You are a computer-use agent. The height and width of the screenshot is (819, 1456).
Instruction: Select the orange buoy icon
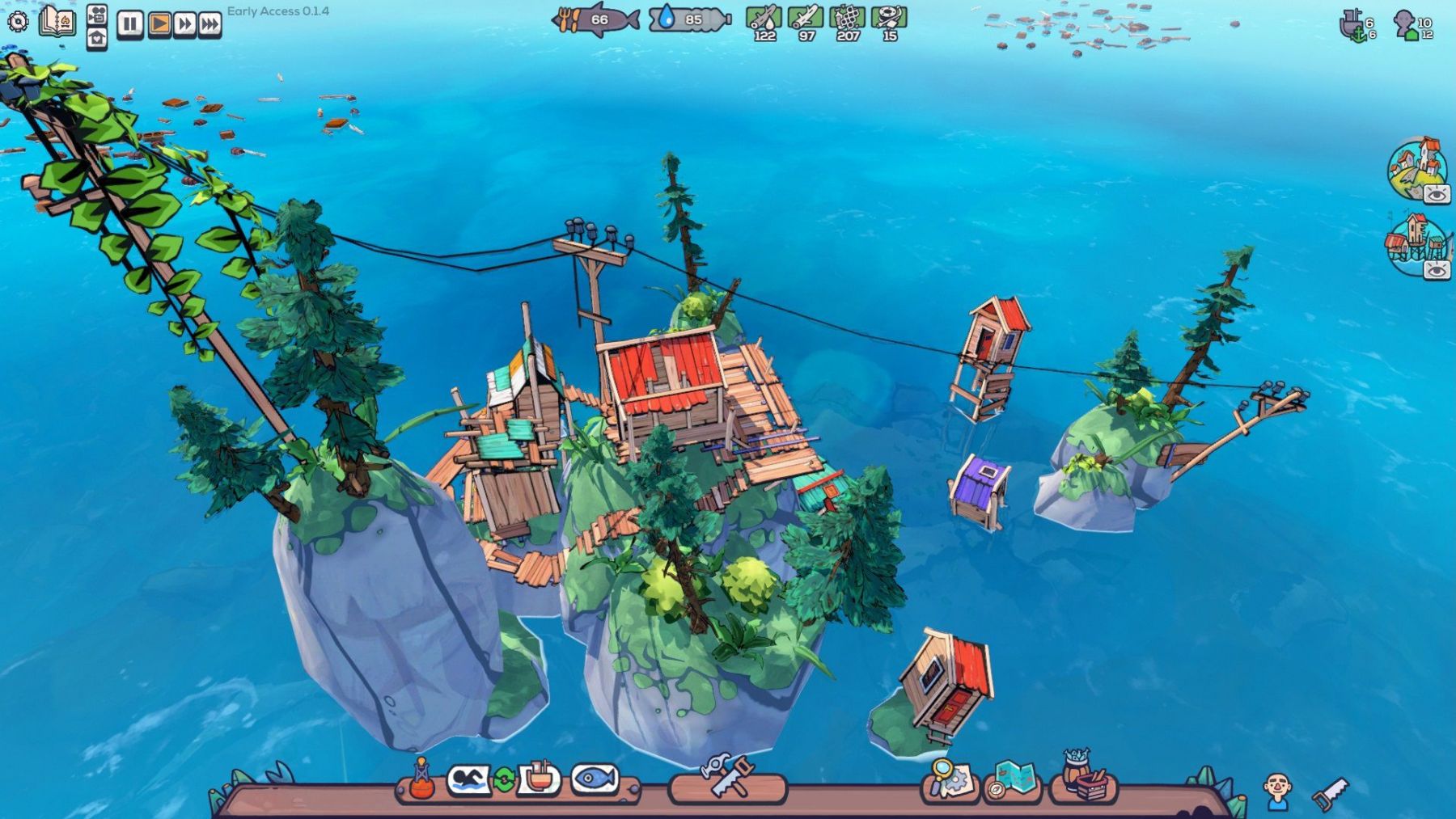[421, 779]
